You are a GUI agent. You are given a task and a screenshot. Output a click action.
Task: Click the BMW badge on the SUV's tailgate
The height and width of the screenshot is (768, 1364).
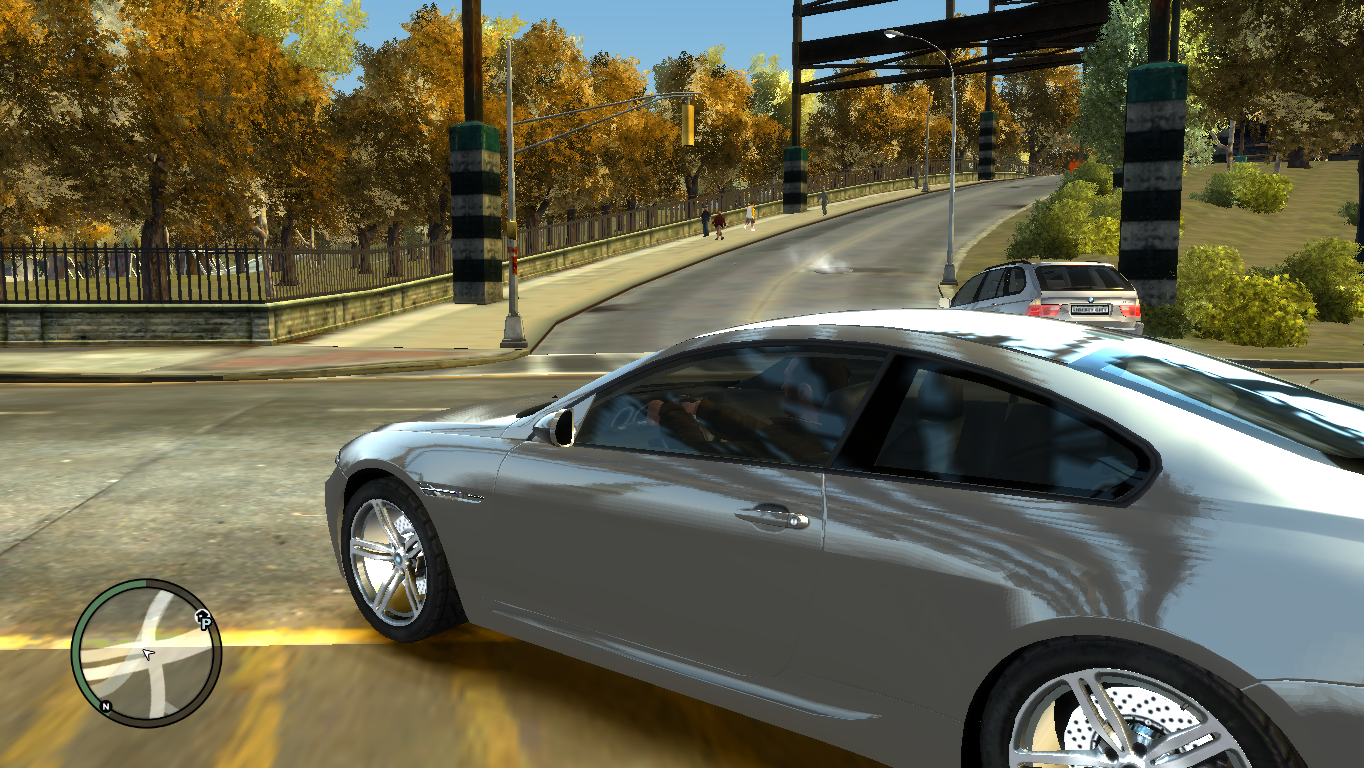[1091, 300]
